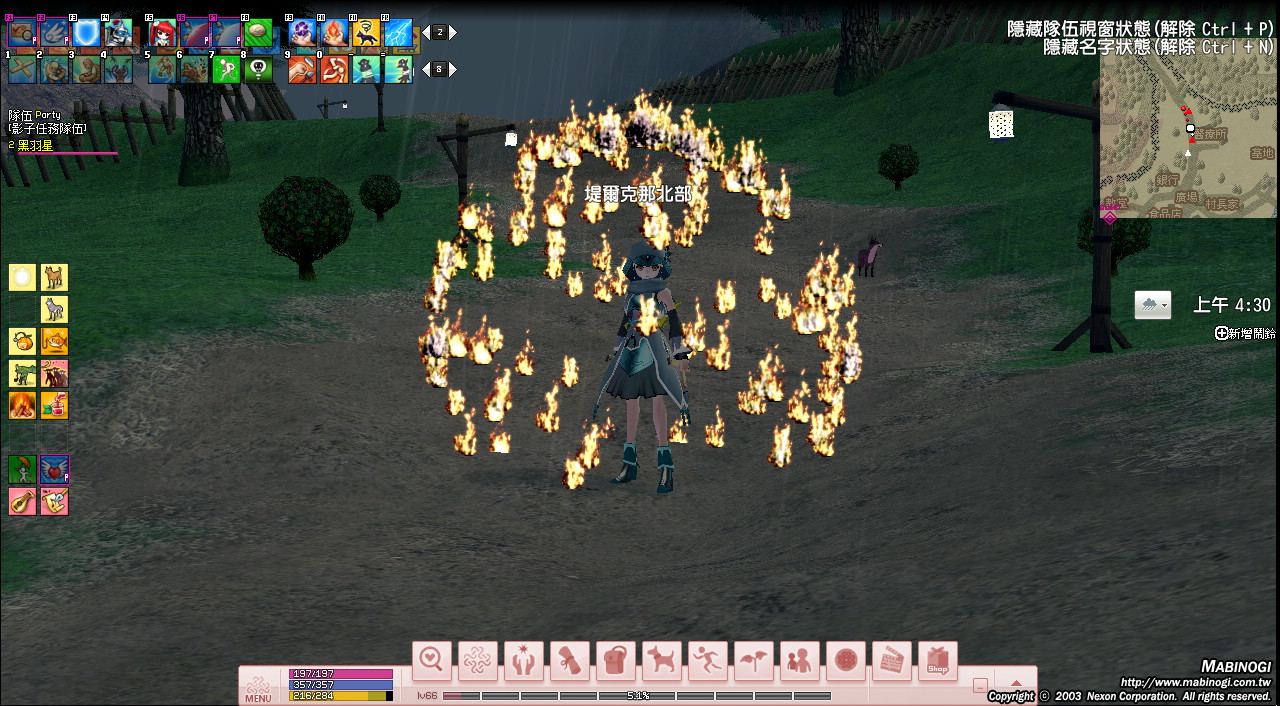1280x706 pixels.
Task: Open the skills button with sparkling hands
Action: pos(524,660)
